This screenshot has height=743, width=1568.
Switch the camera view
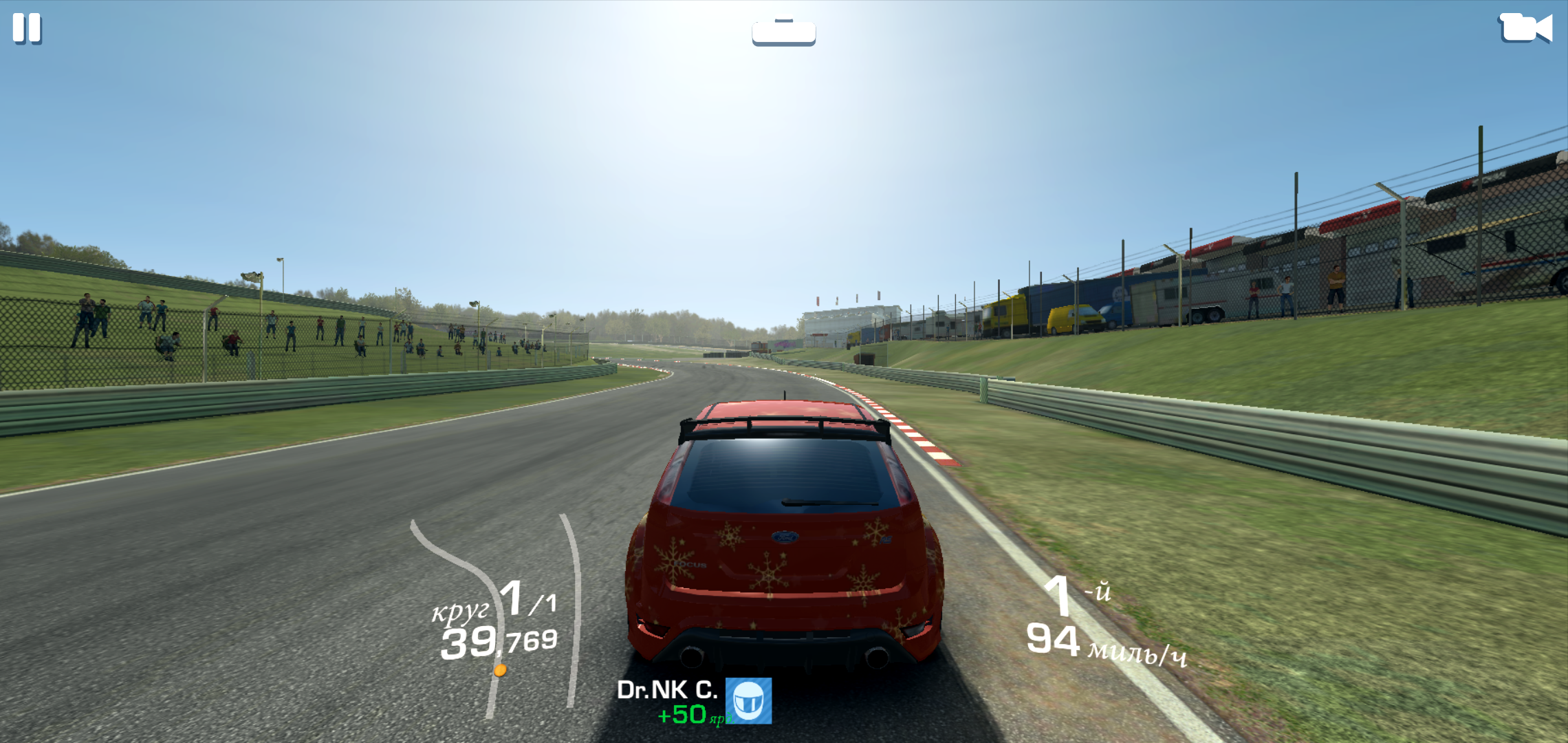pyautogui.click(x=1525, y=28)
